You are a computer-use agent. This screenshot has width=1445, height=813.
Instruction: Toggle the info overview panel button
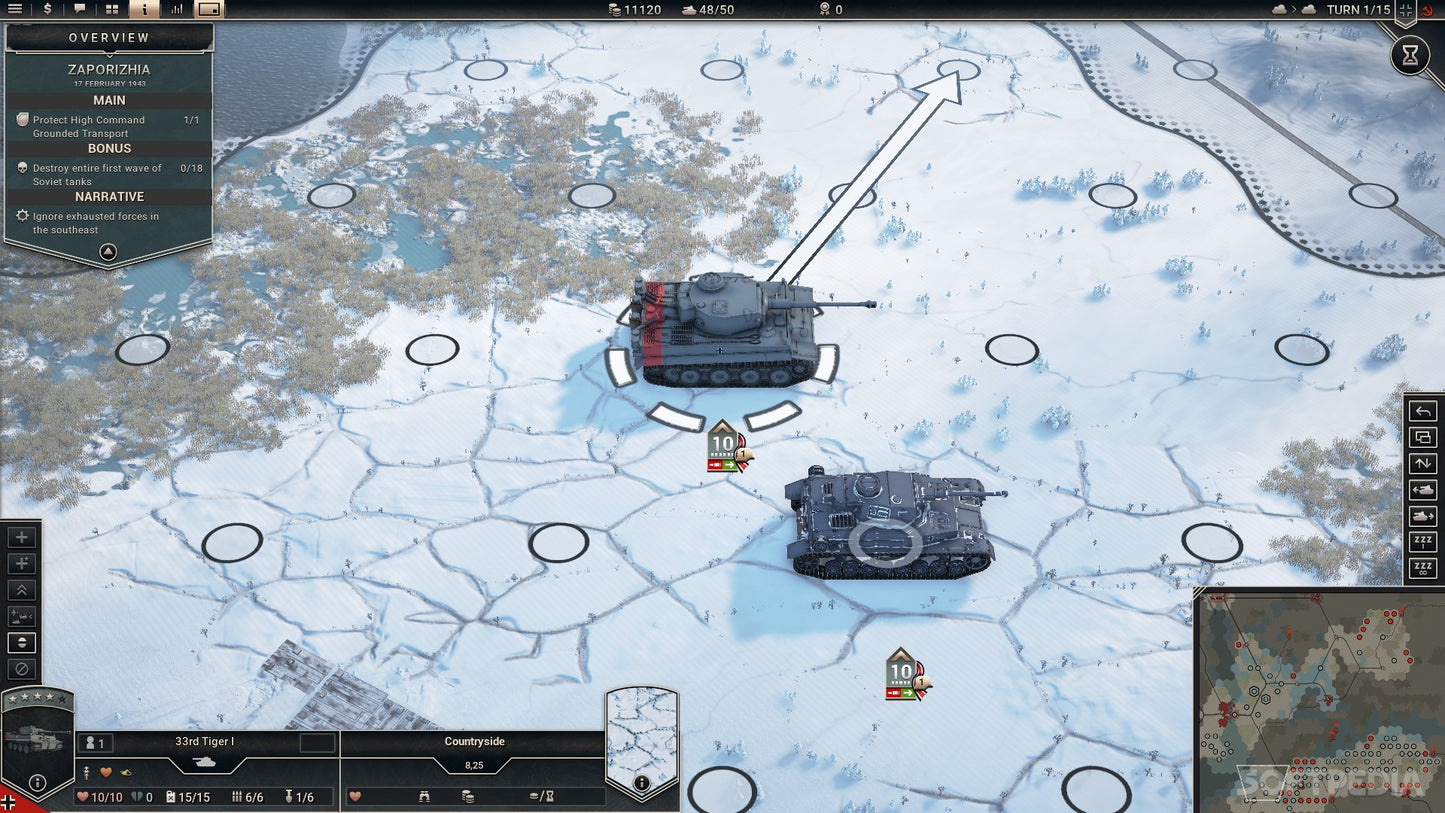[144, 9]
